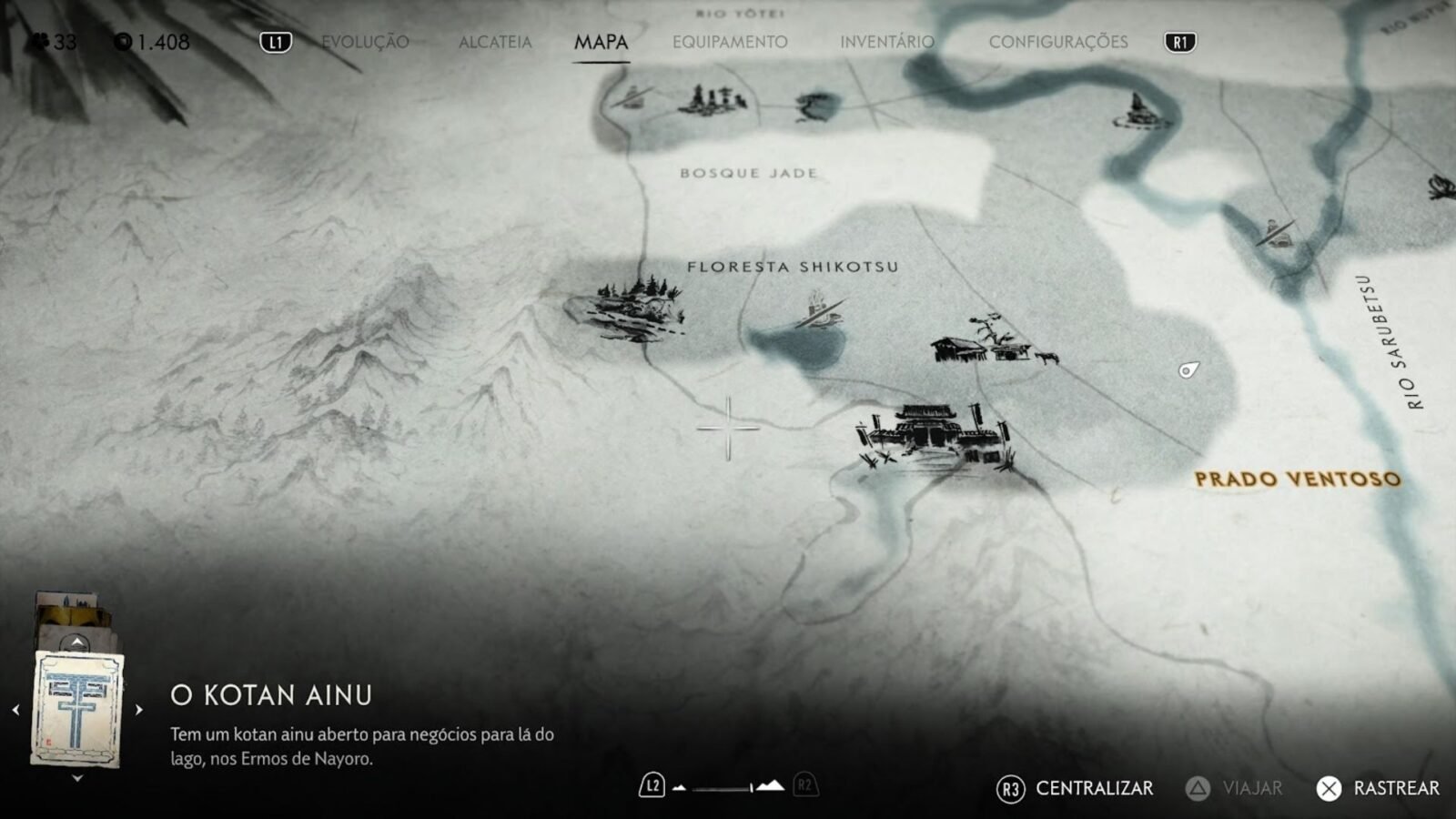Viewport: 1456px width, 819px height.
Task: Adjust the map zoom level slider
Action: pyautogui.click(x=728, y=786)
